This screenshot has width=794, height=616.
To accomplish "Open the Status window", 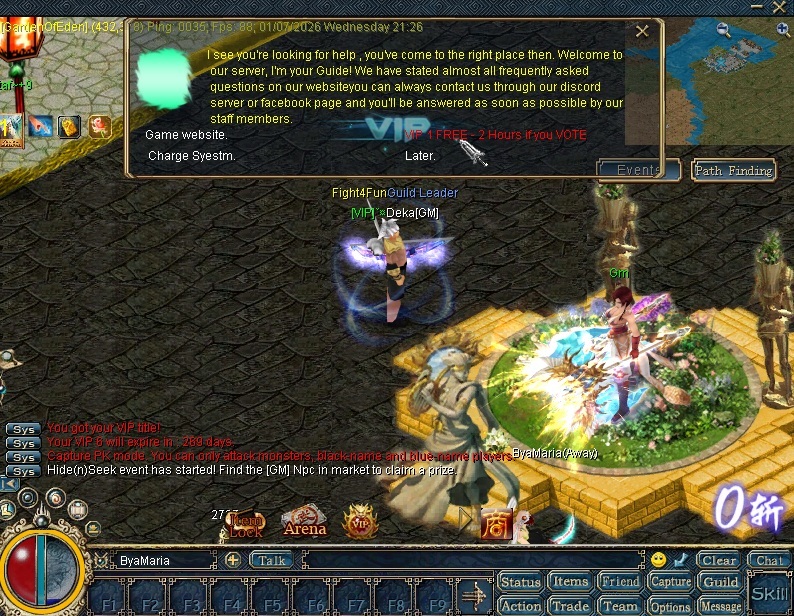I will coord(520,582).
